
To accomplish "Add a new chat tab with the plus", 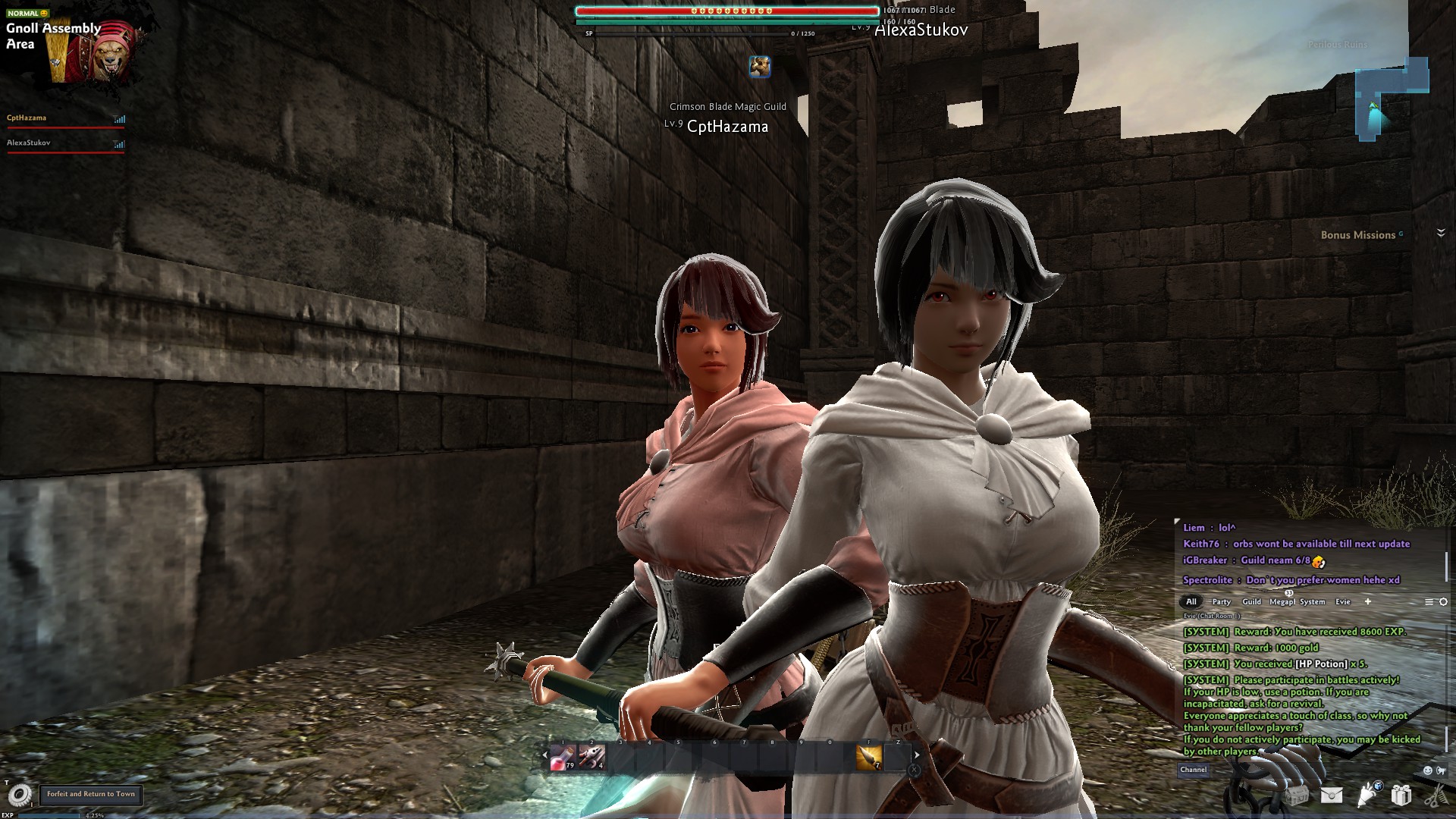I will 1368,601.
